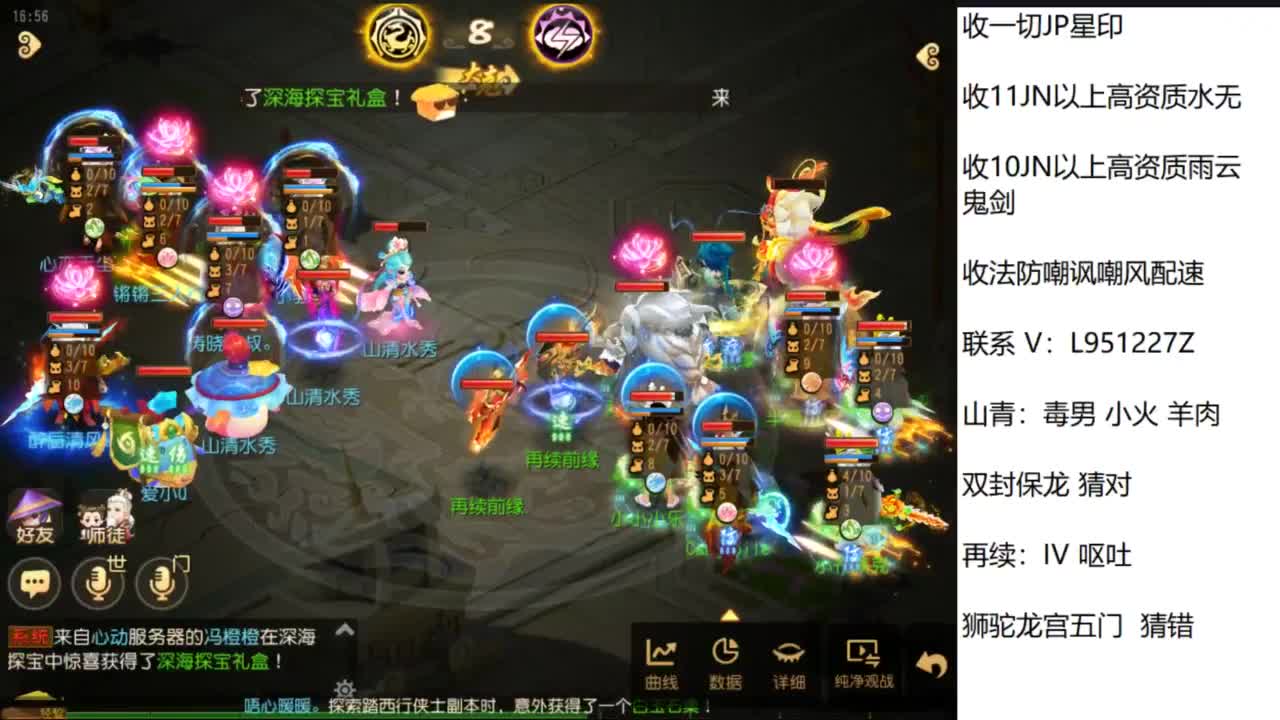Open the settings gear above the experience bar
Screen dimensions: 1280x720
[346, 688]
